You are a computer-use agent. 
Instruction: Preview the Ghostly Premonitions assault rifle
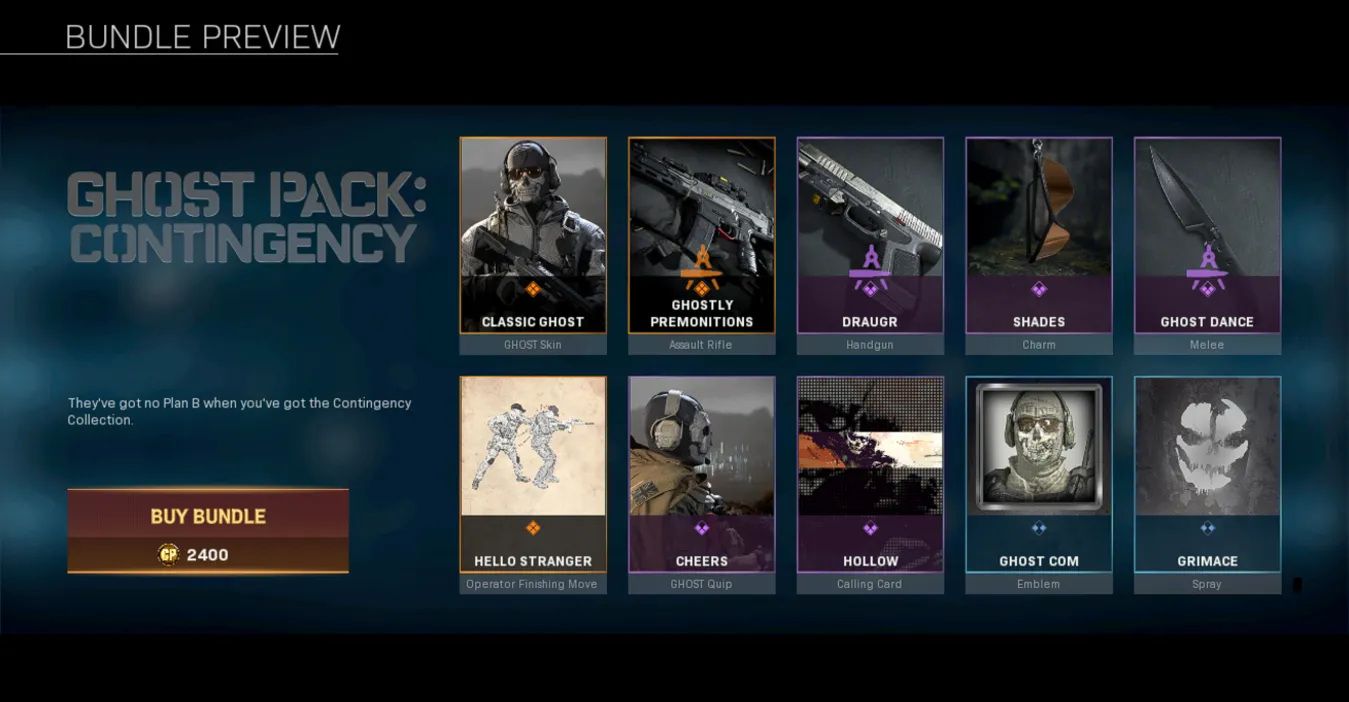[x=701, y=236]
